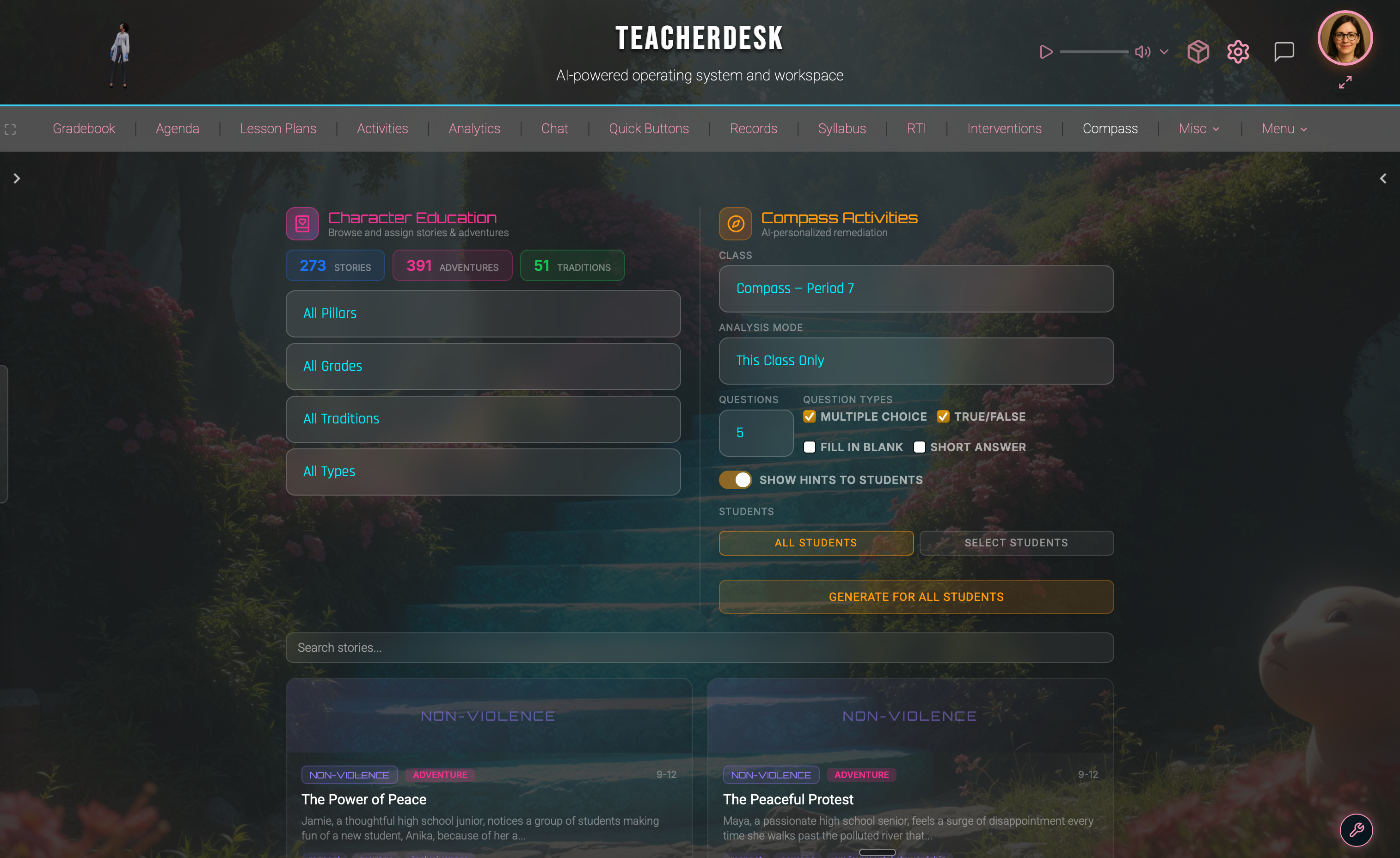Click the Character Education book icon
1400x858 pixels.
[302, 223]
